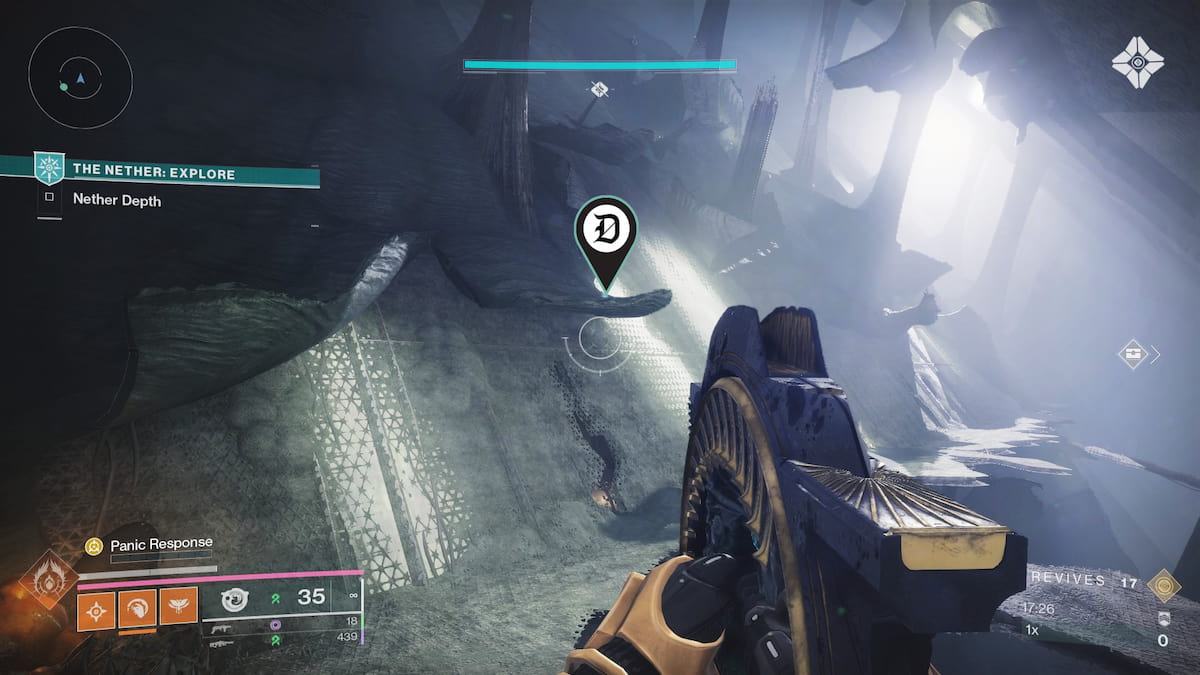Open the Ghost icon menu
Viewport: 1200px width, 675px height.
click(1137, 62)
